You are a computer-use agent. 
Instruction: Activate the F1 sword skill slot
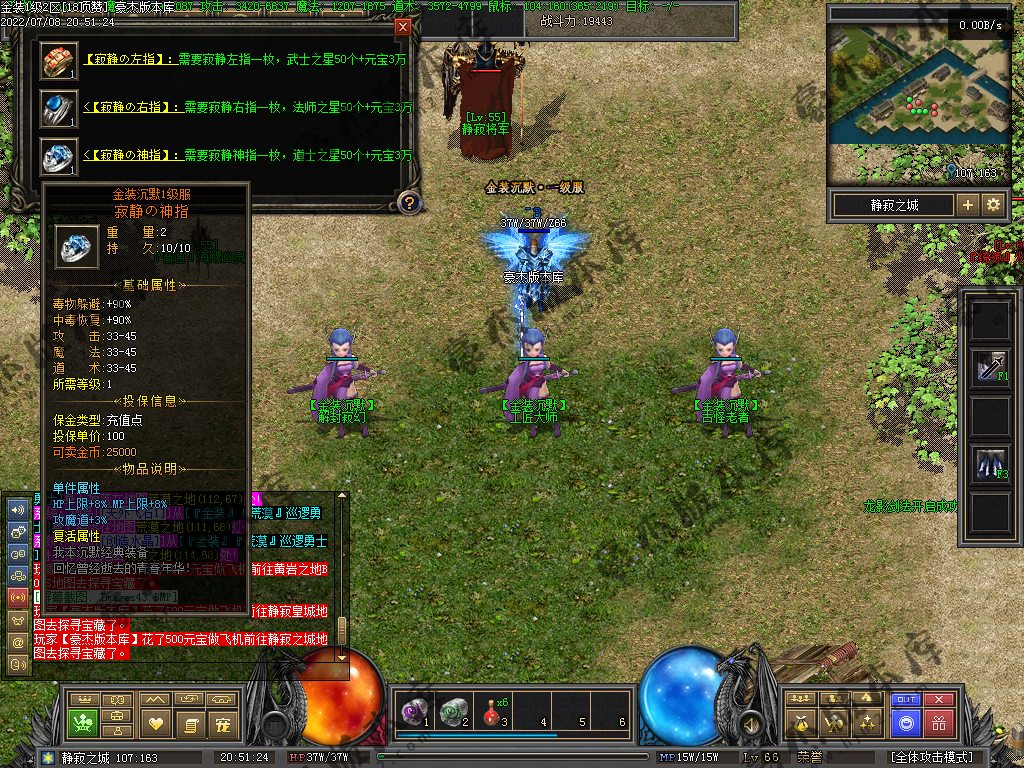[991, 367]
